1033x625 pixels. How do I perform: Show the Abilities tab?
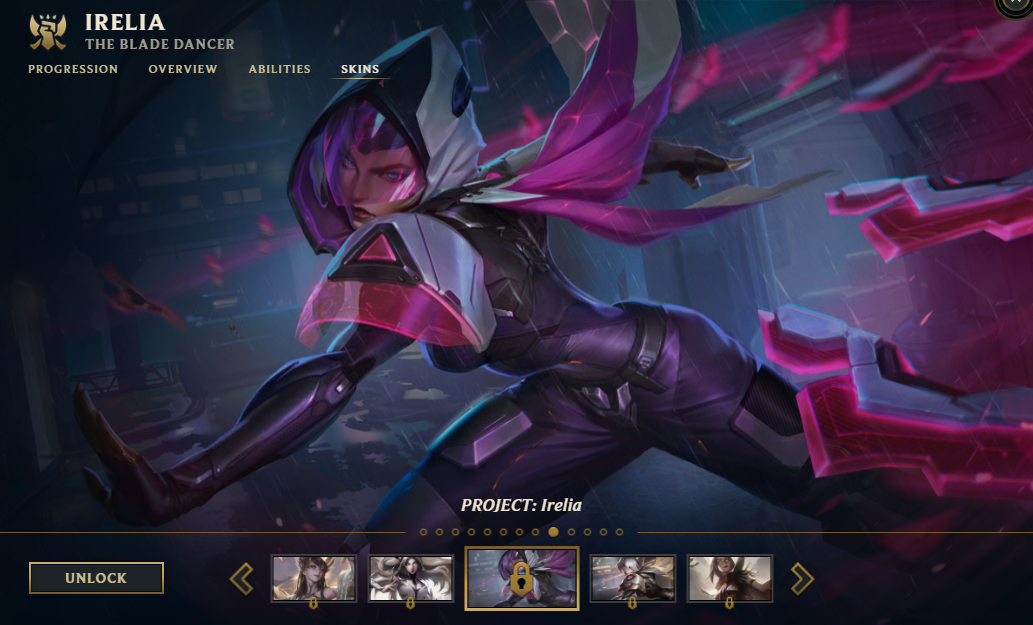(x=280, y=69)
